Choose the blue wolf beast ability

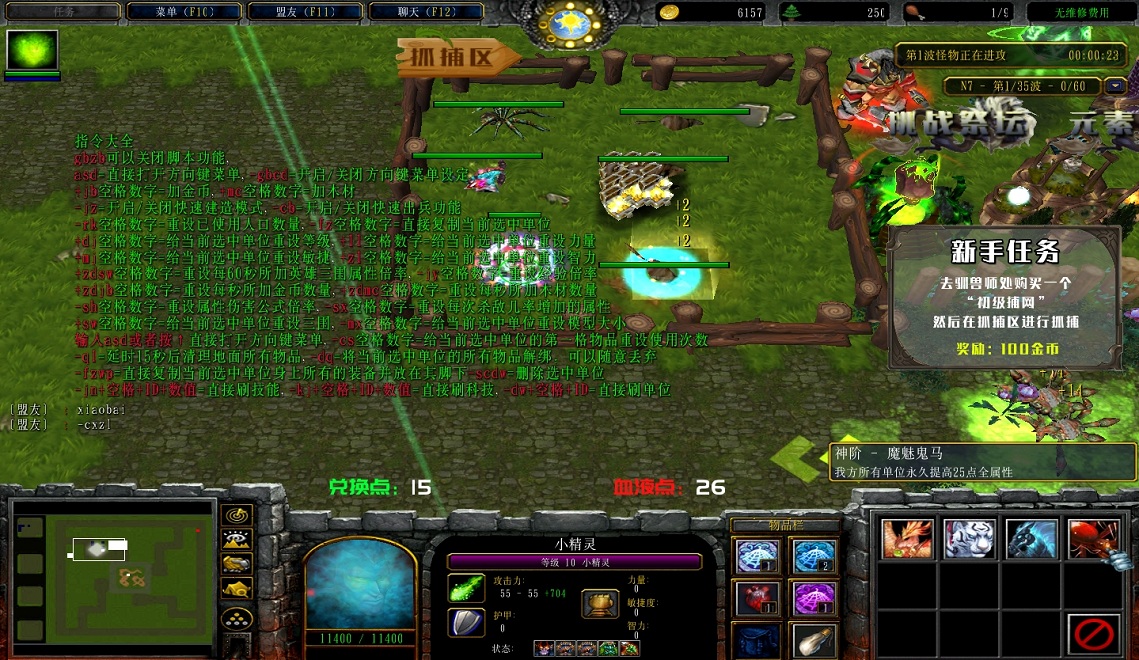1031,539
